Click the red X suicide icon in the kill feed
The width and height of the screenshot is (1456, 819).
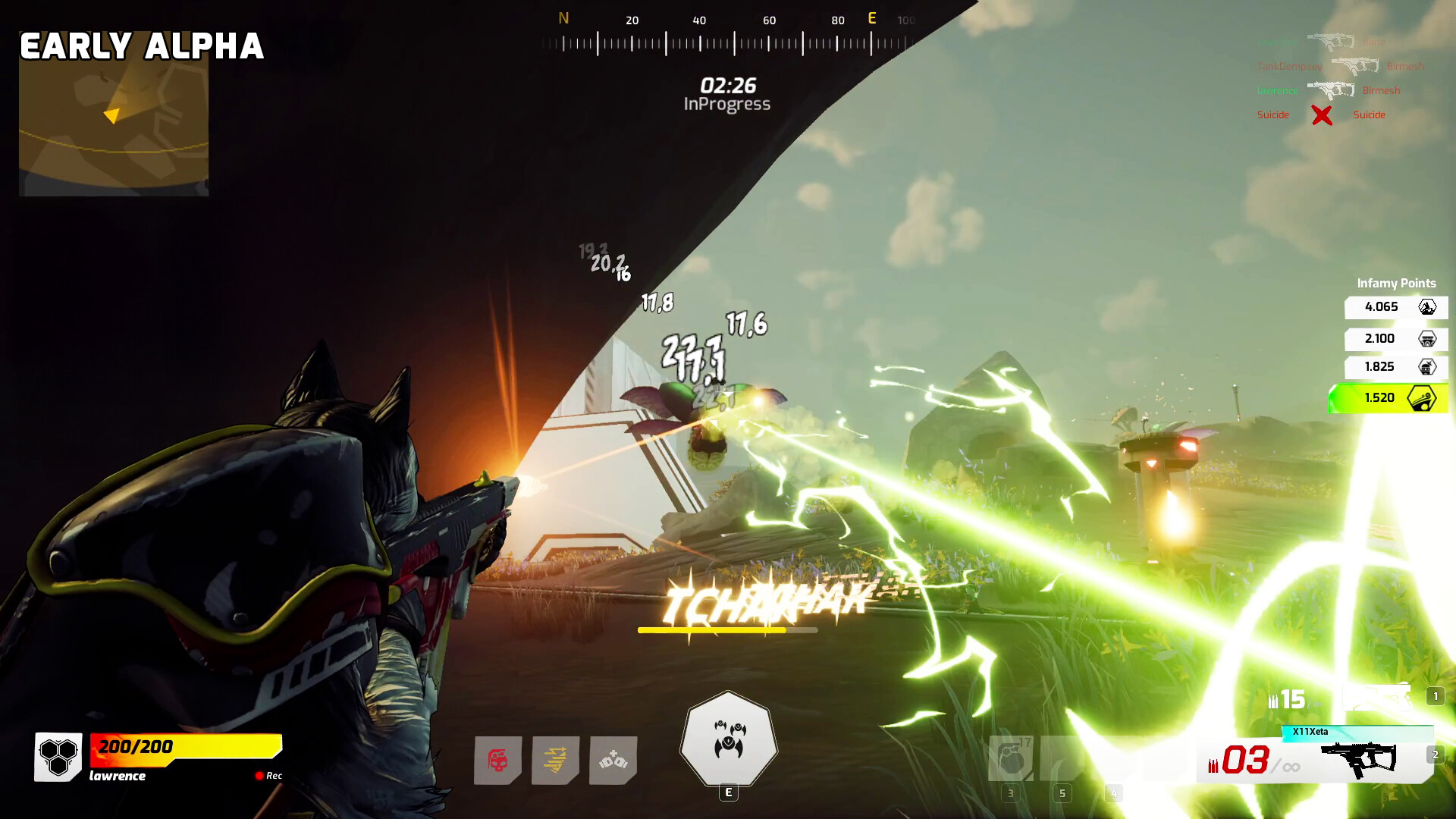pos(1322,115)
